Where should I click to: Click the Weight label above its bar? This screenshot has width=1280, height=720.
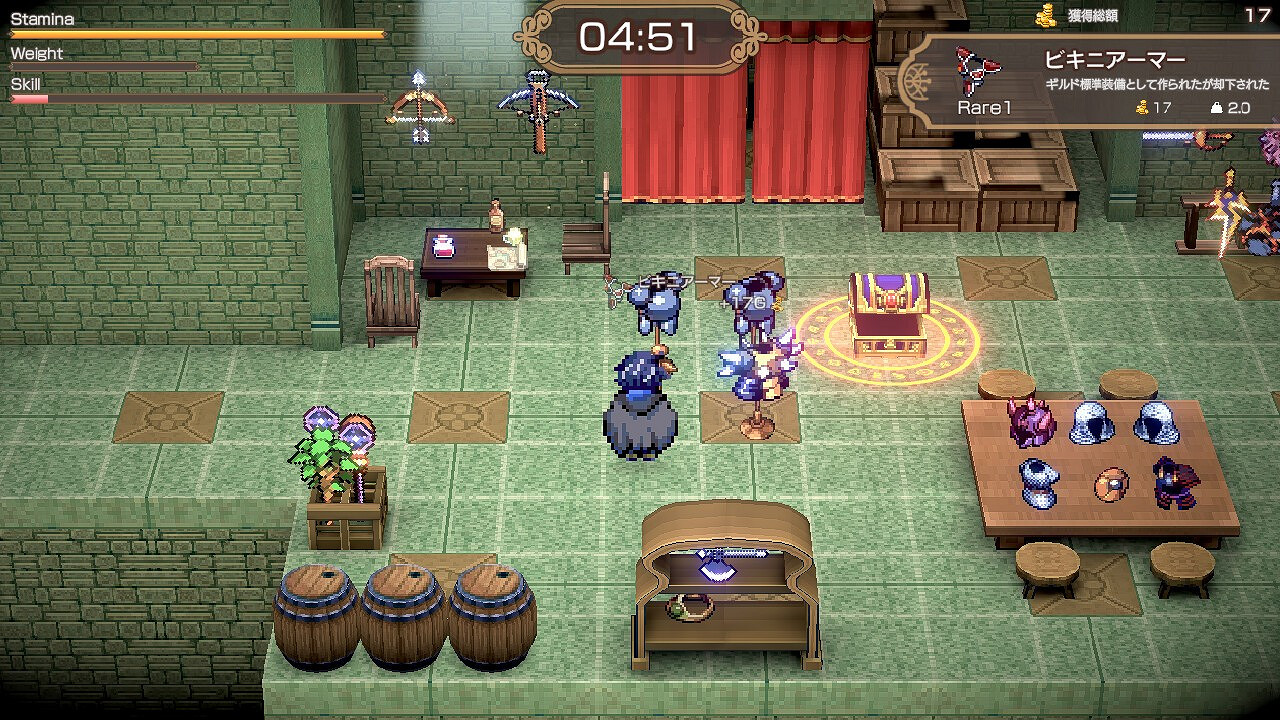pos(36,53)
